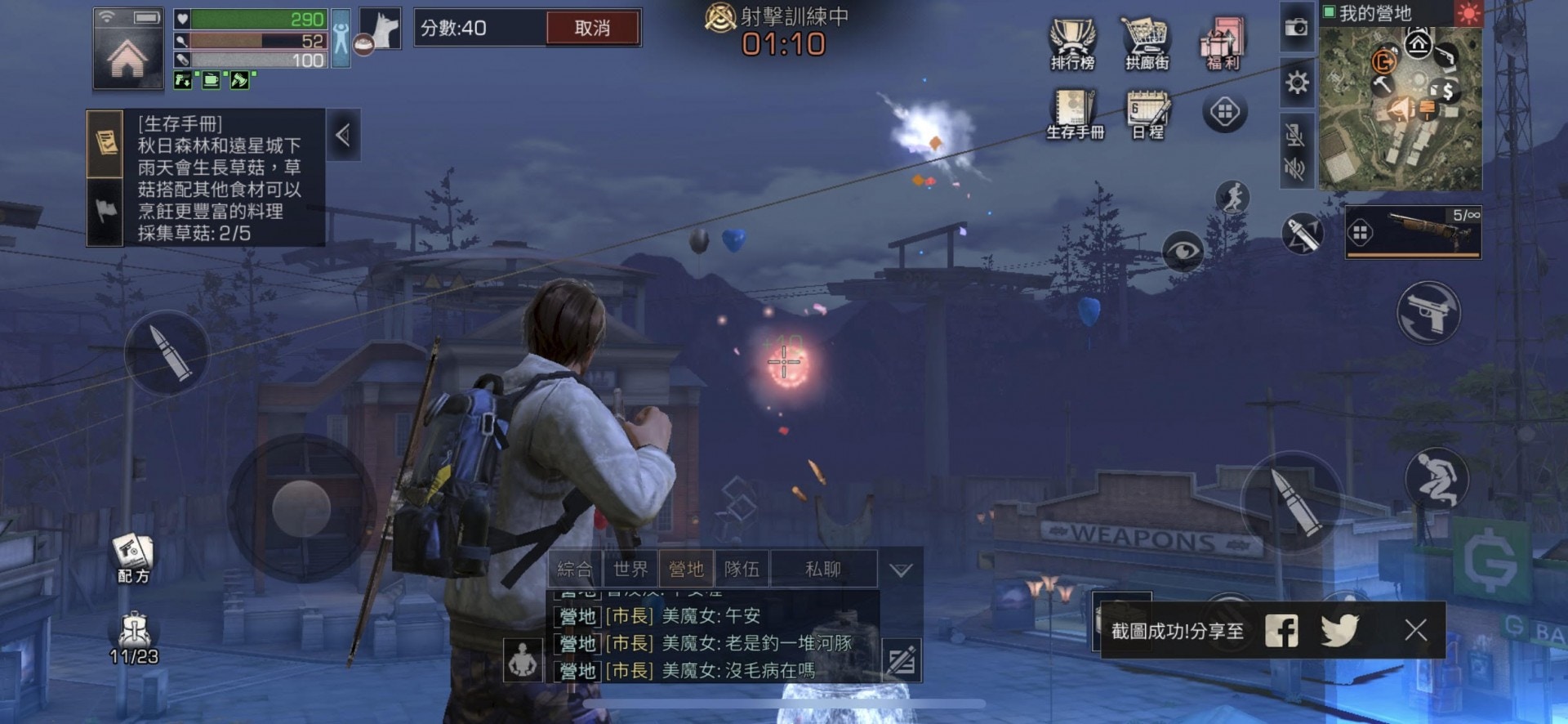
Task: Switch weapon with the pistol swap button
Action: pyautogui.click(x=1428, y=312)
